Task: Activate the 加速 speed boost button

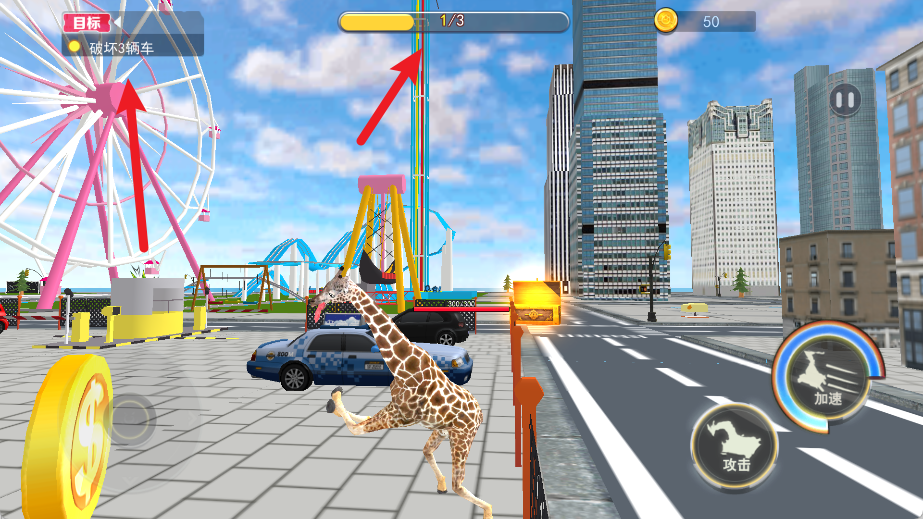Action: coord(827,377)
